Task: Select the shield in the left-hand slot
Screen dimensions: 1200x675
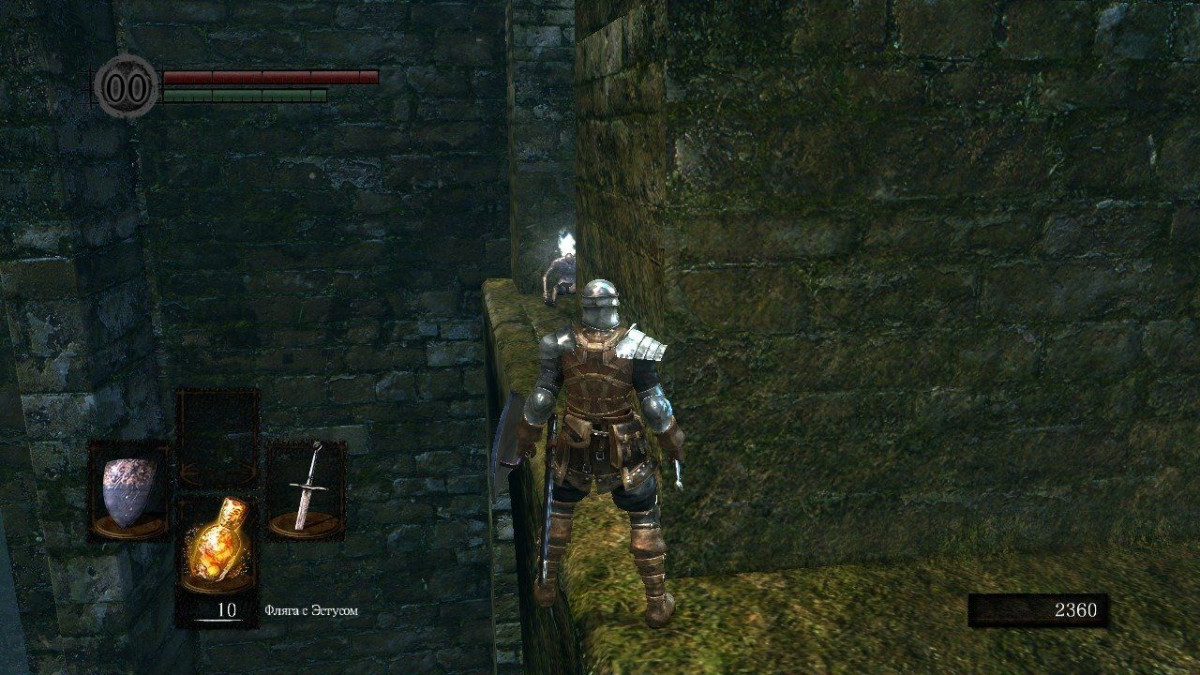Action: (130, 491)
